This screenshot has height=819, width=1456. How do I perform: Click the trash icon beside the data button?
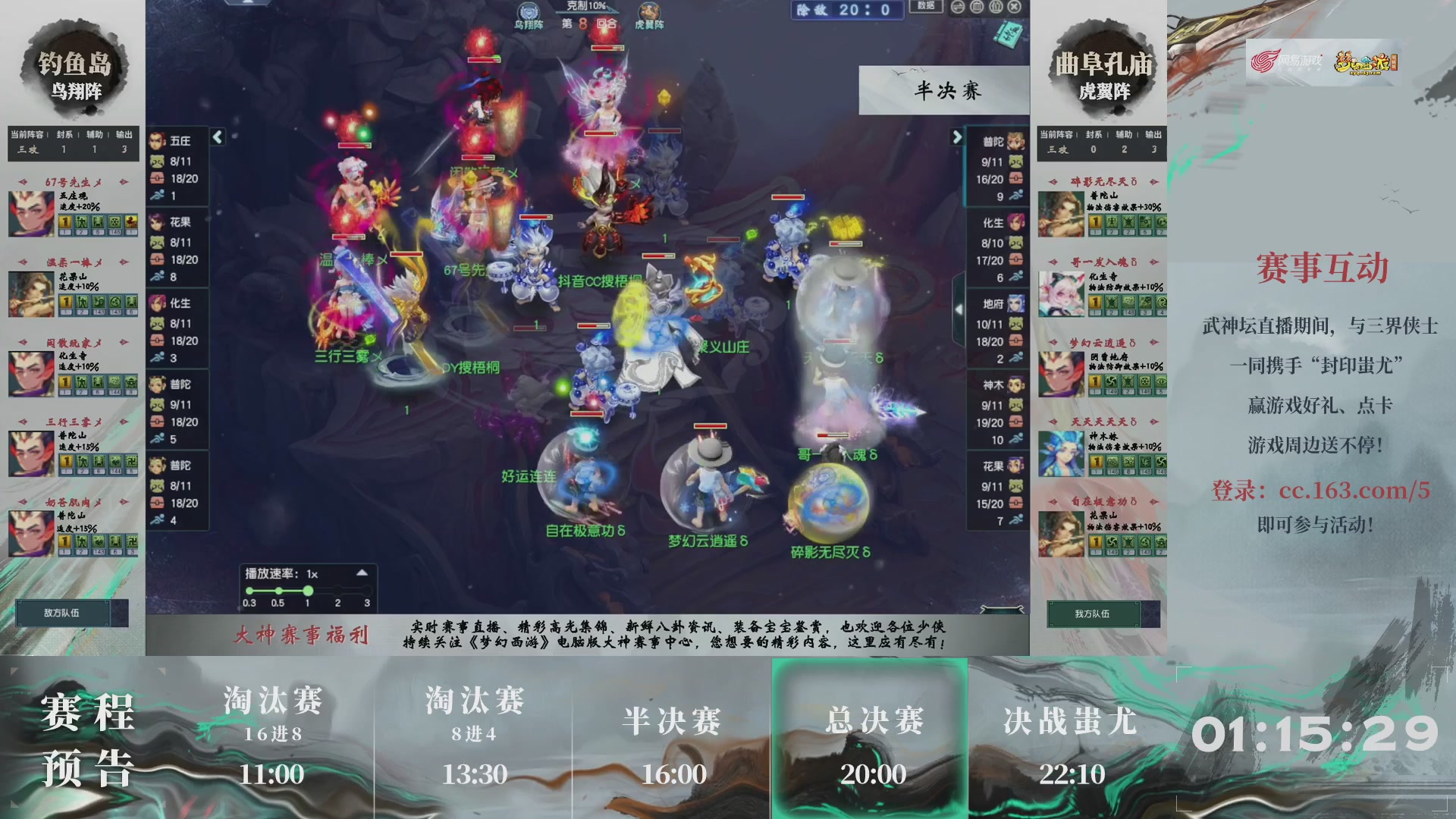click(977, 6)
